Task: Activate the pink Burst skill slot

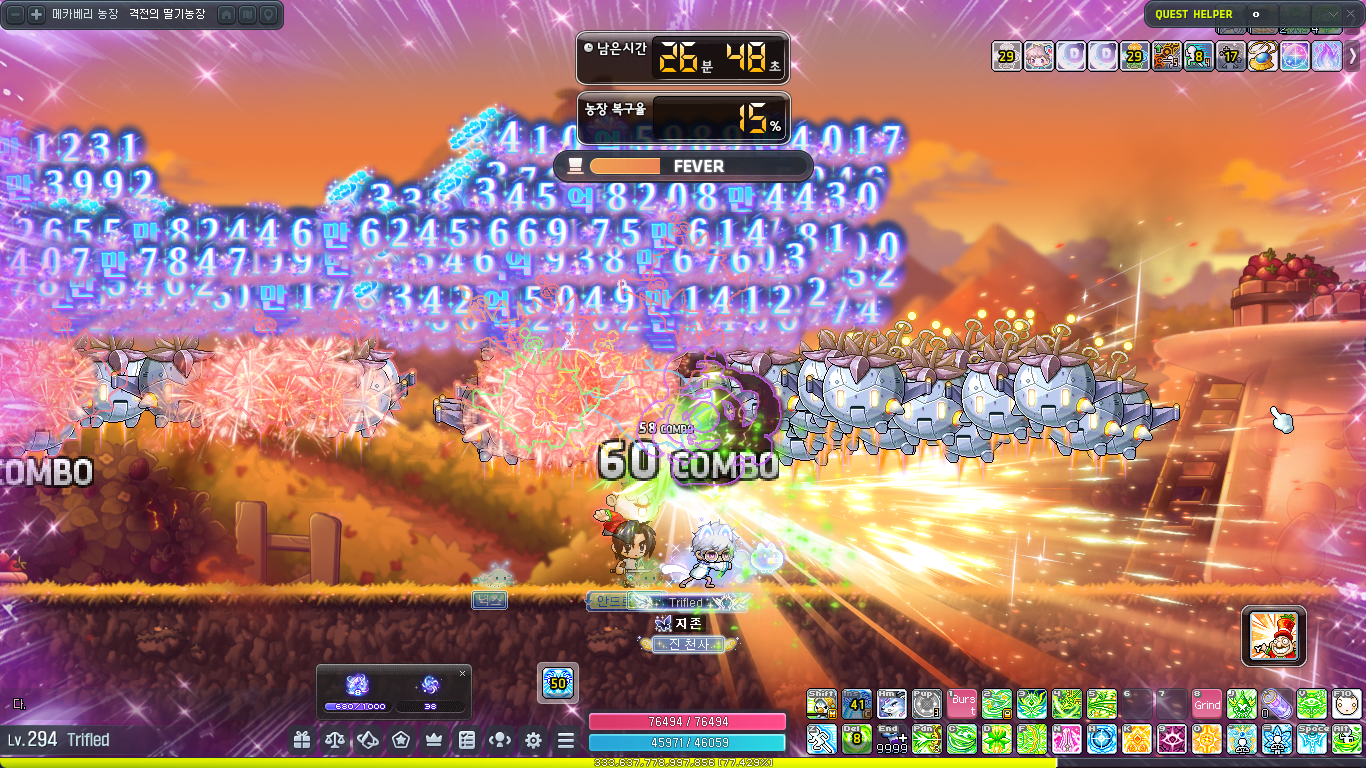Action: click(x=962, y=704)
